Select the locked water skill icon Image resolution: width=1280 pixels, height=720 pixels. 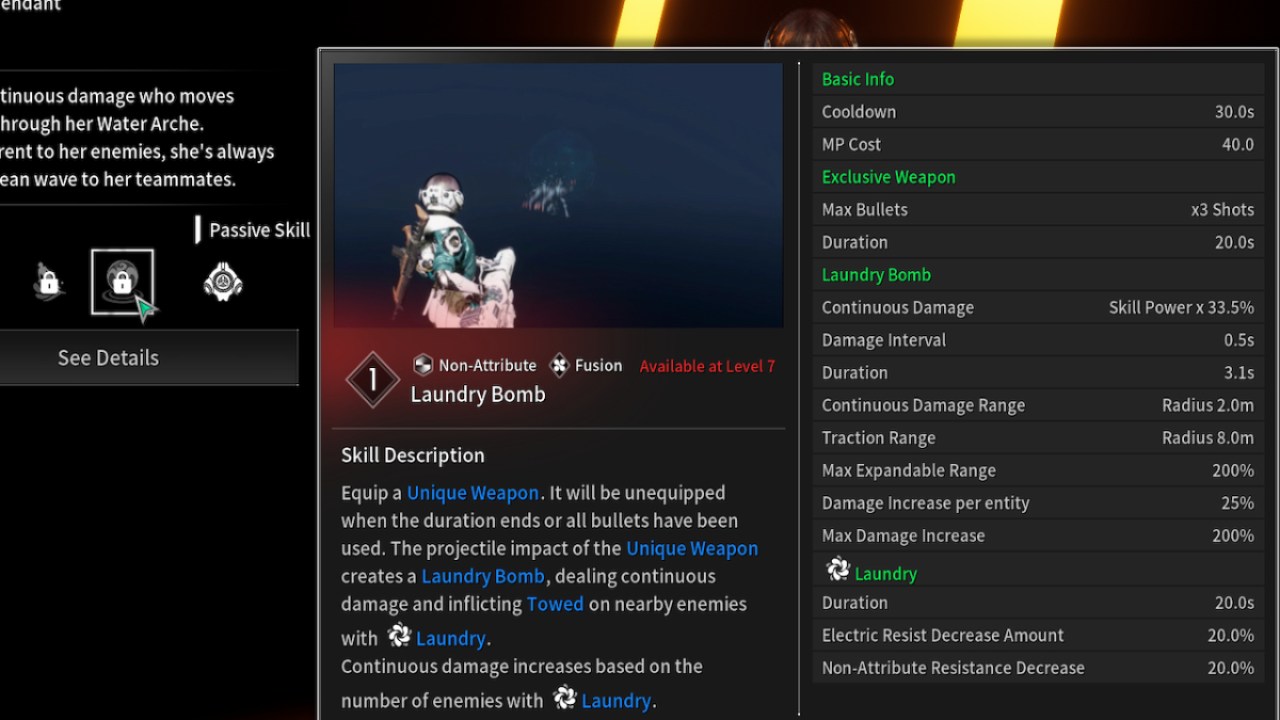tap(123, 281)
